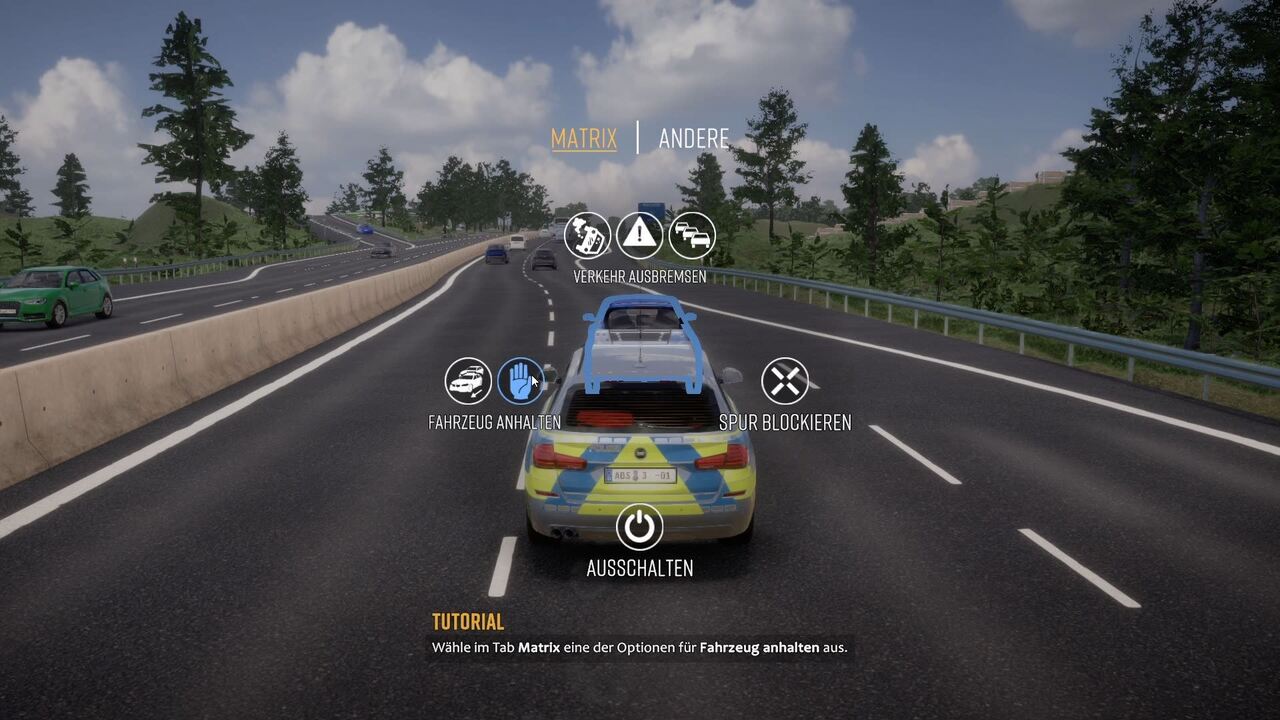Select the overturned car accident icon
This screenshot has width=1280, height=720.
(587, 236)
